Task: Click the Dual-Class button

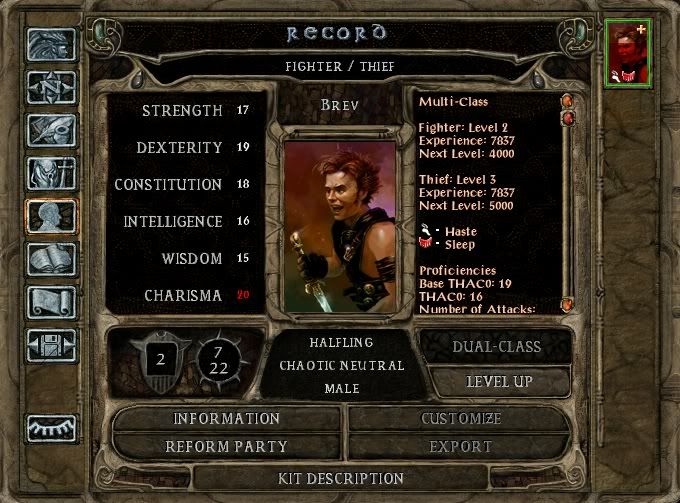Action: pyautogui.click(x=495, y=347)
